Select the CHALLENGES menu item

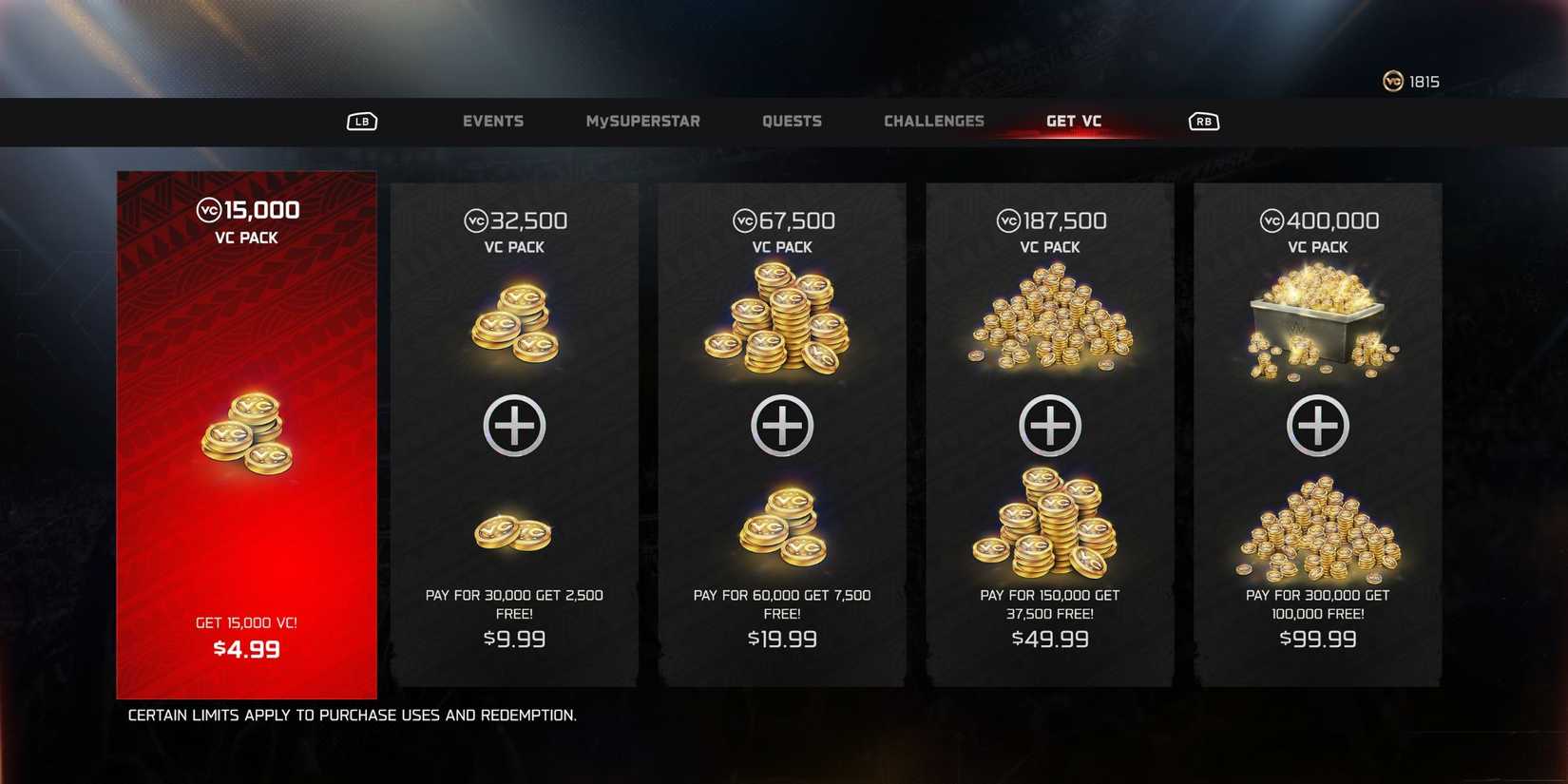pos(934,121)
